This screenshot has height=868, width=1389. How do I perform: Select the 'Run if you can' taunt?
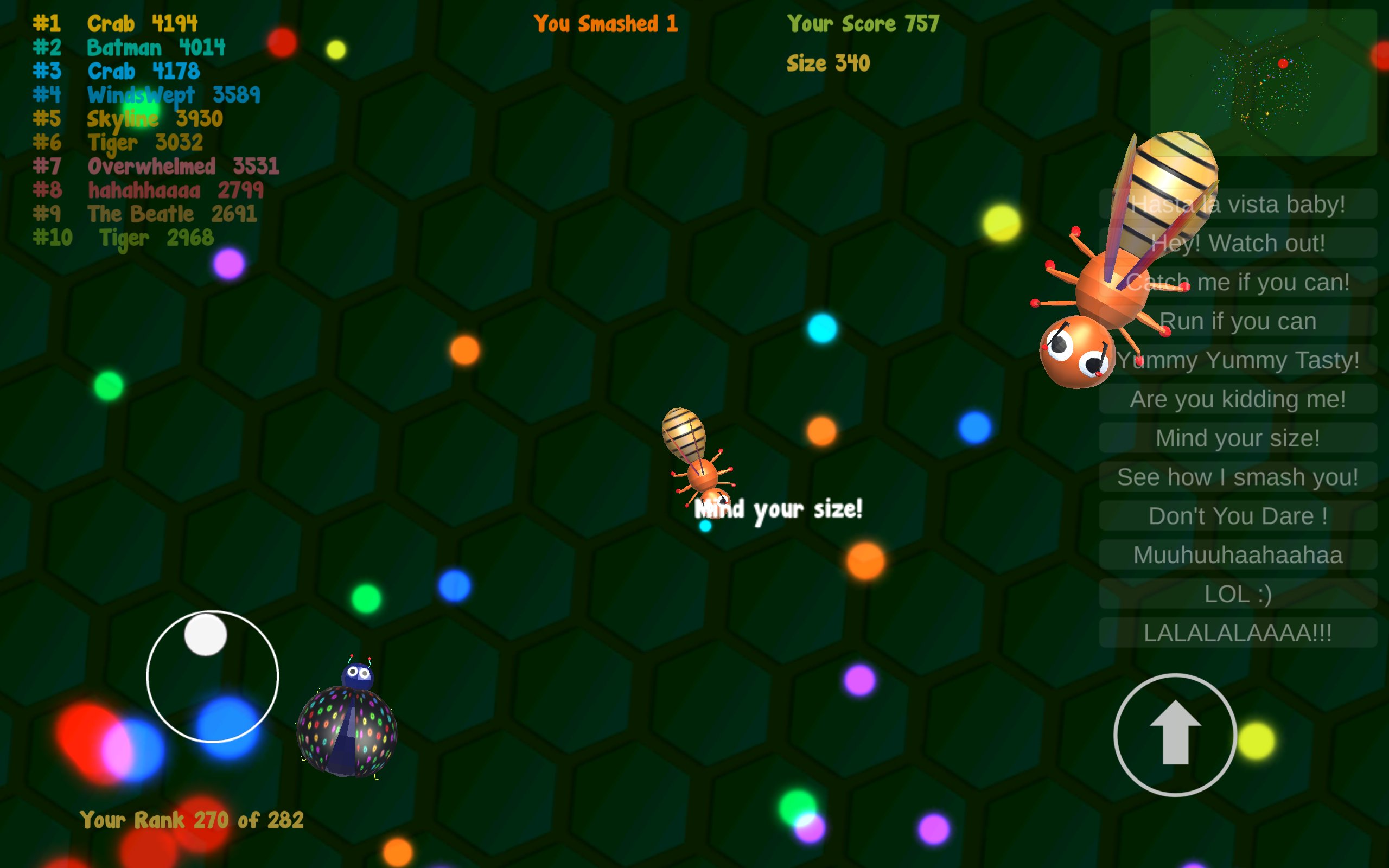[x=1237, y=321]
